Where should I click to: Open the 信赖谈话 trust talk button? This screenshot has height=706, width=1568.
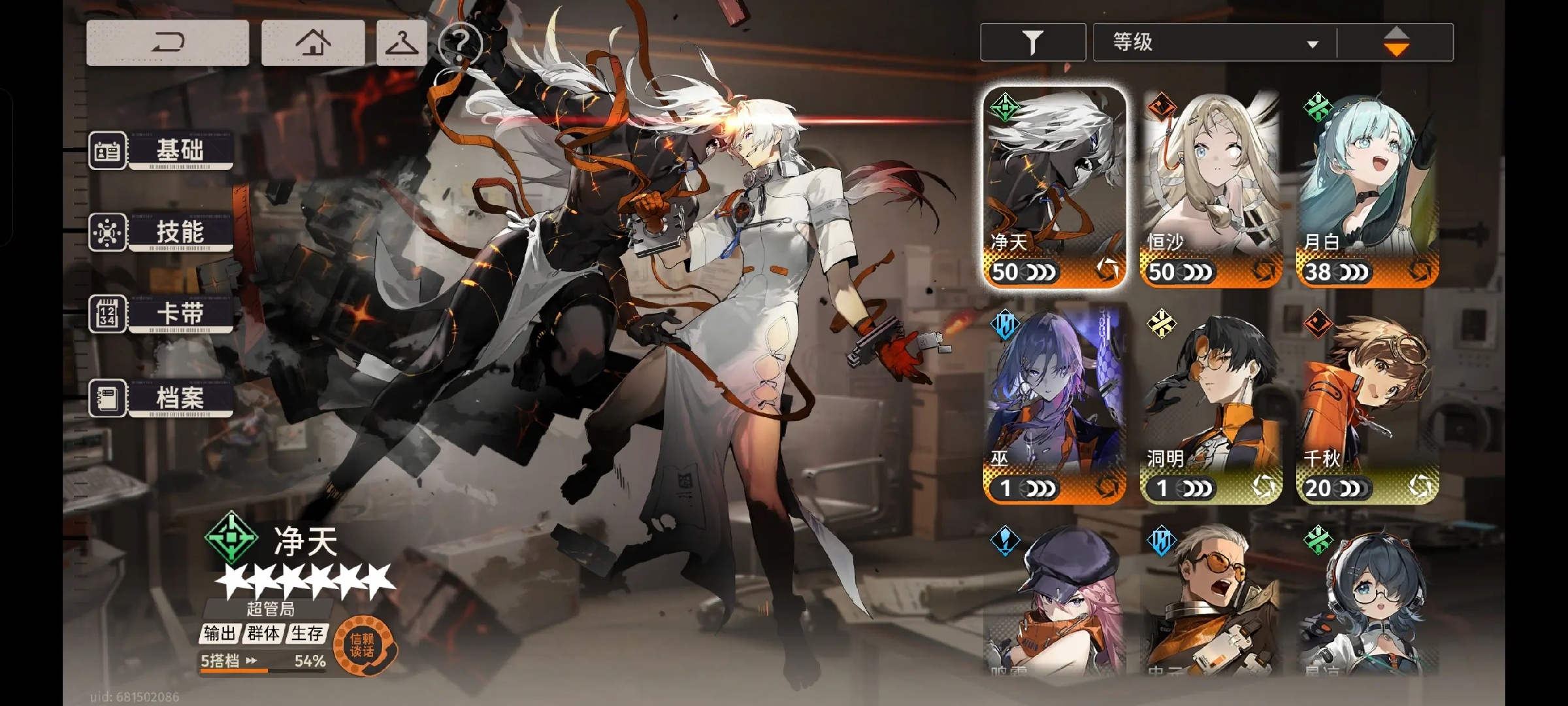click(364, 645)
